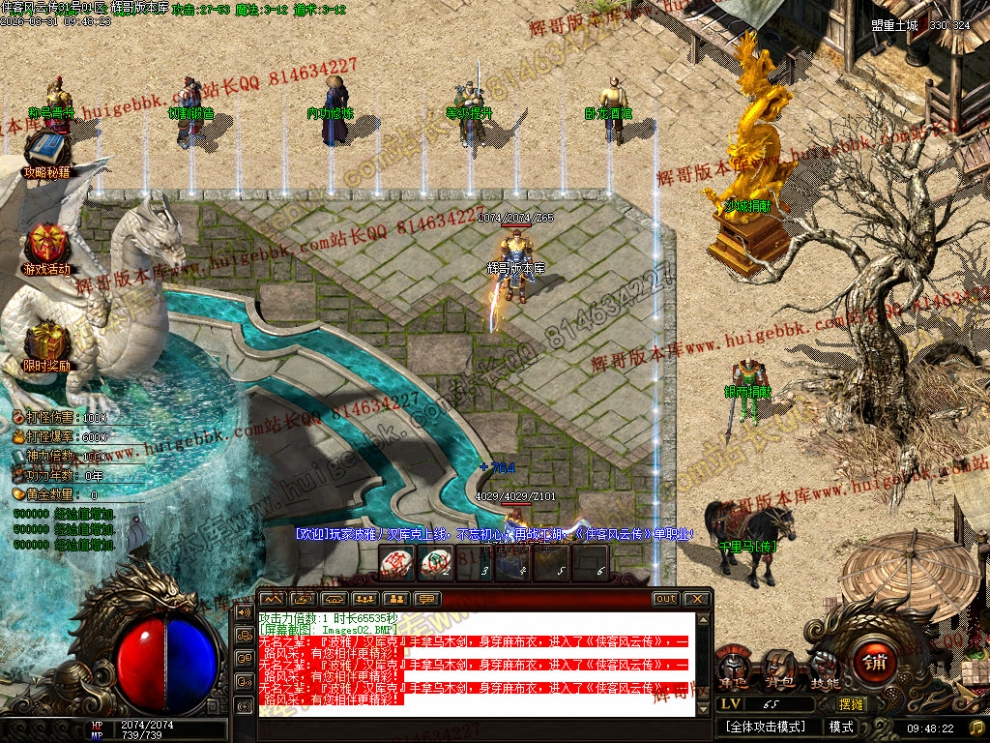Close the chat panel with the X button
Image resolution: width=990 pixels, height=743 pixels.
(x=697, y=599)
